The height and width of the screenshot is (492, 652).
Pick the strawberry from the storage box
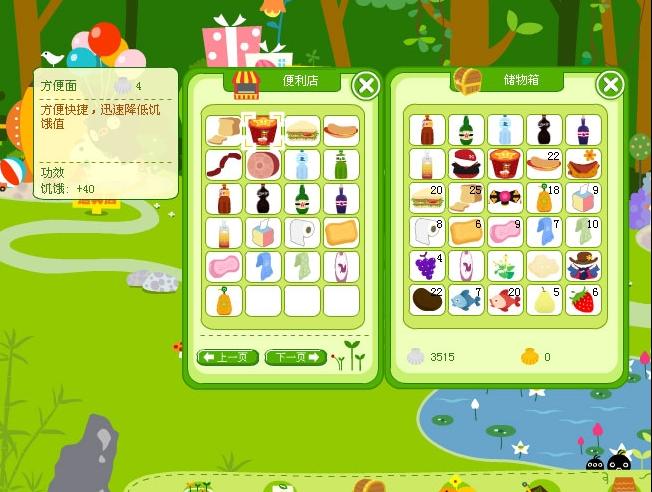click(583, 300)
